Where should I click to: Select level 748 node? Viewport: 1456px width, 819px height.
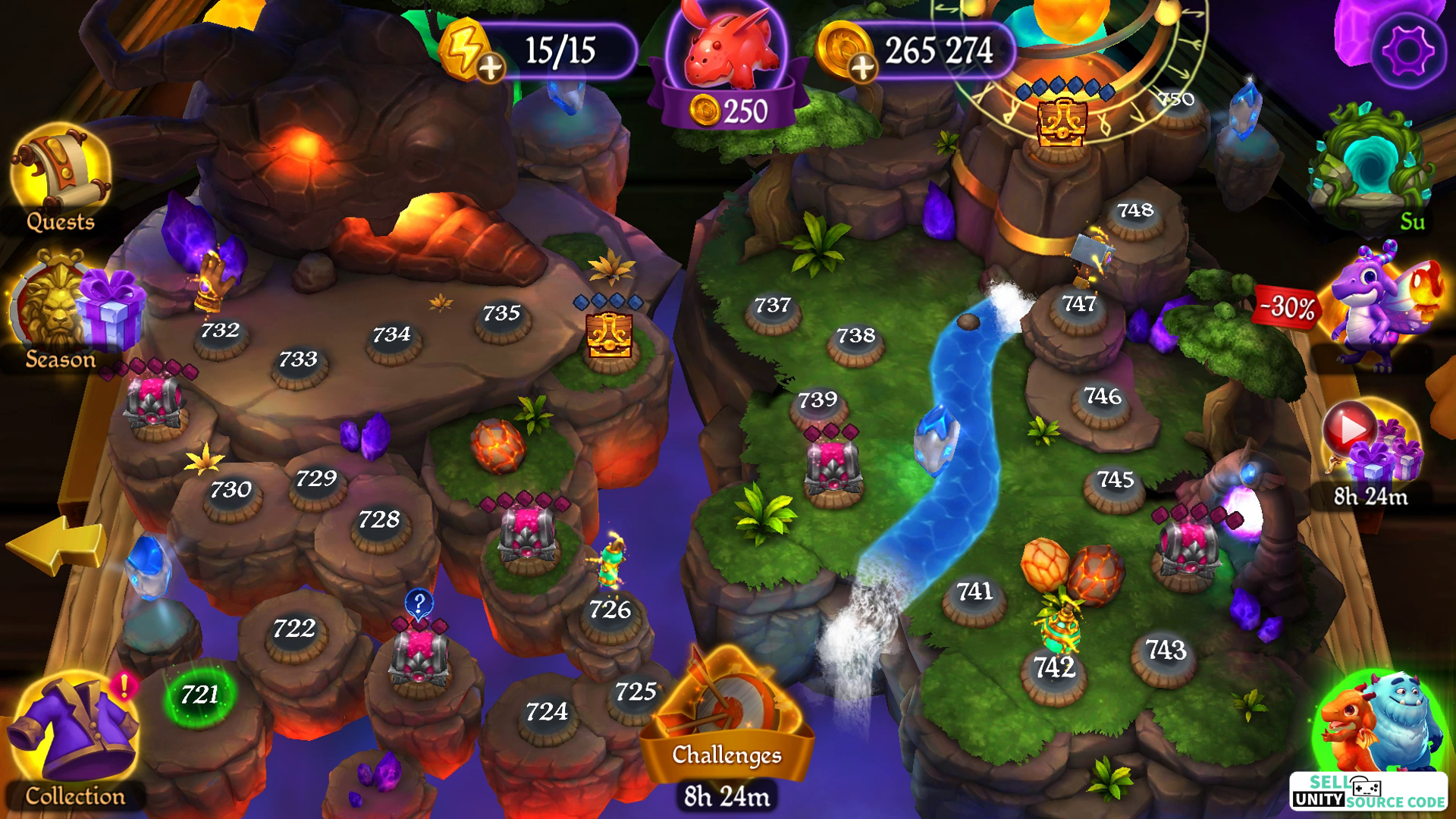click(x=1135, y=212)
